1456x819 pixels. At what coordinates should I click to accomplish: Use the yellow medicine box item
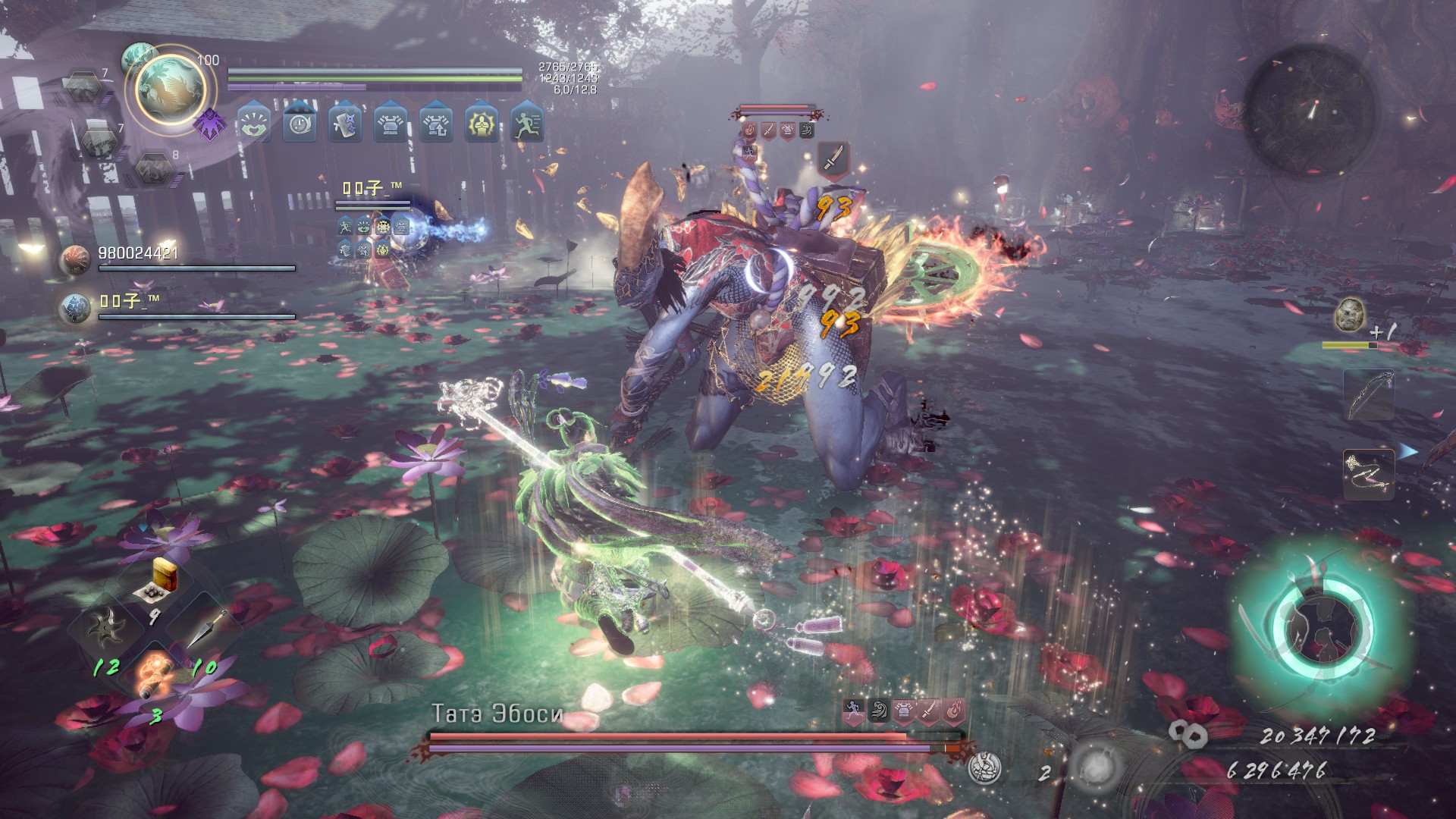[x=162, y=578]
